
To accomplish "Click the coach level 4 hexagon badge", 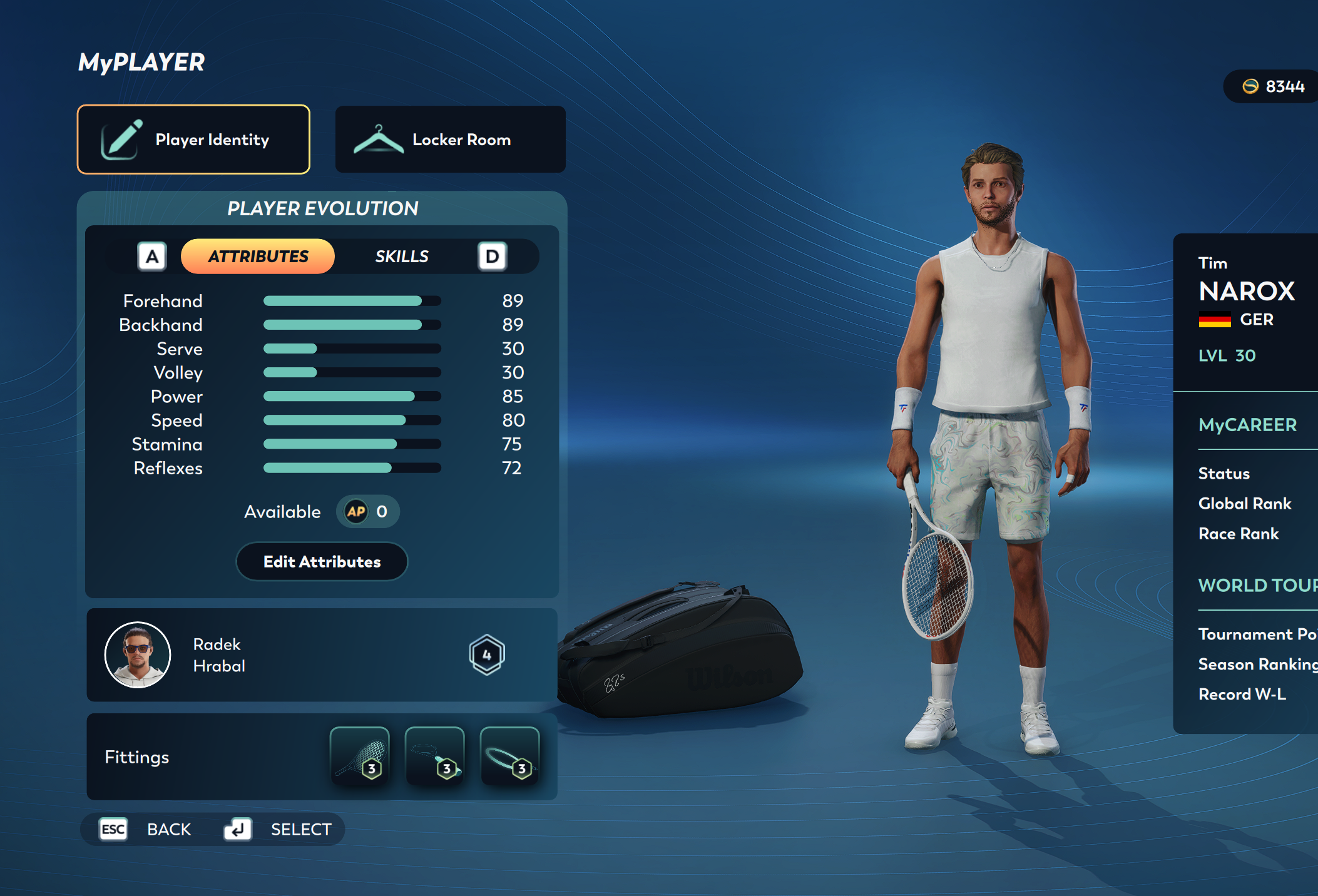I will (x=487, y=654).
